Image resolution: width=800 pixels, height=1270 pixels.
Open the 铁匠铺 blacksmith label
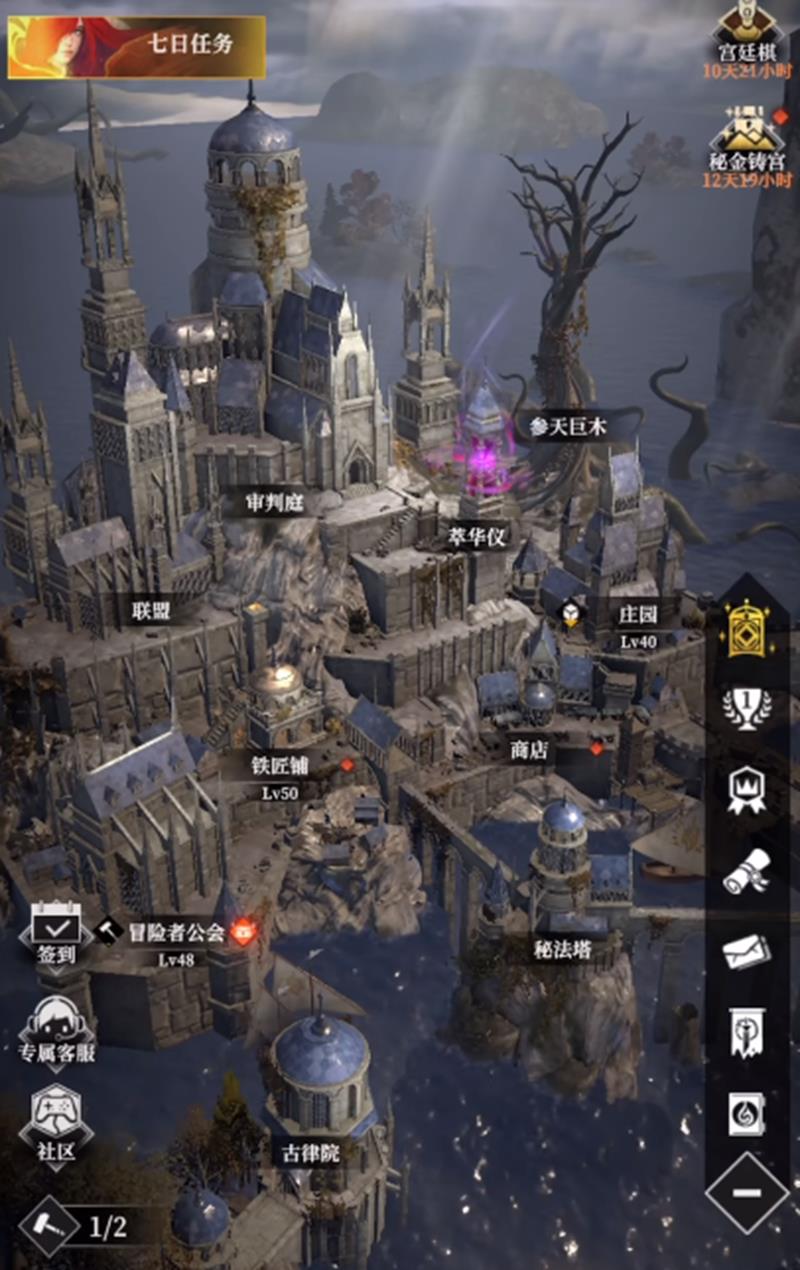pos(280,767)
